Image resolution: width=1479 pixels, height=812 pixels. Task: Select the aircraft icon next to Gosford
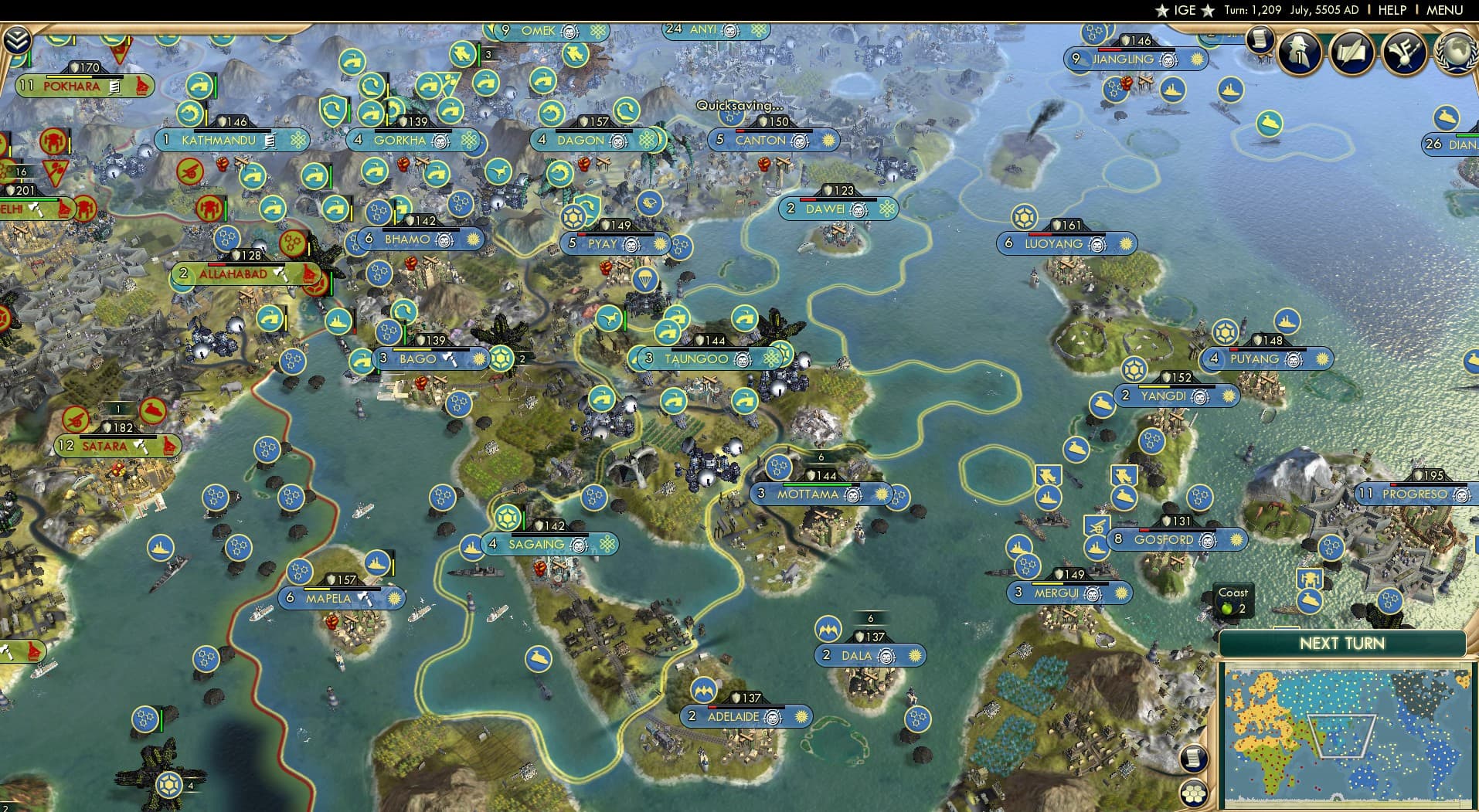click(x=1096, y=525)
